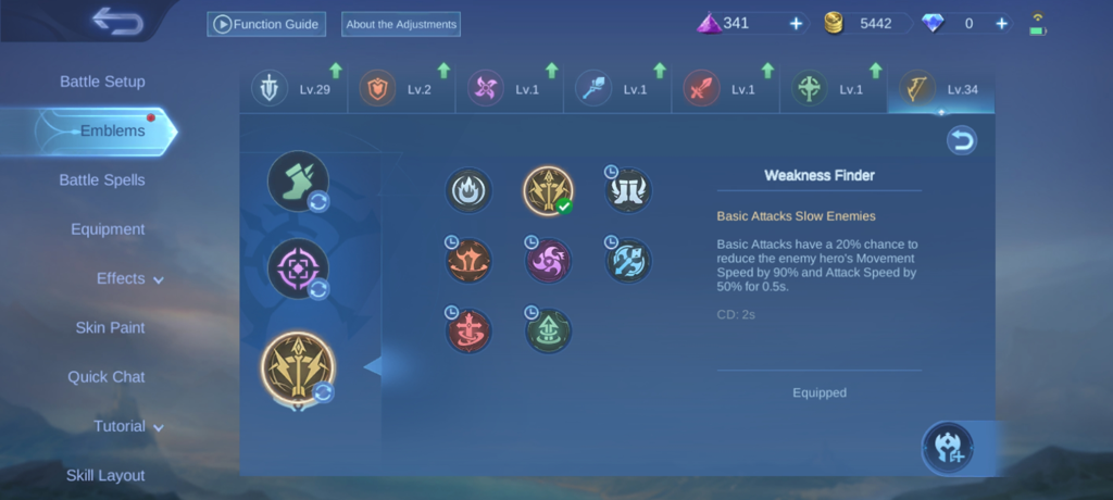Open About the Adjustments
Image resolution: width=1113 pixels, height=500 pixels.
(400, 24)
